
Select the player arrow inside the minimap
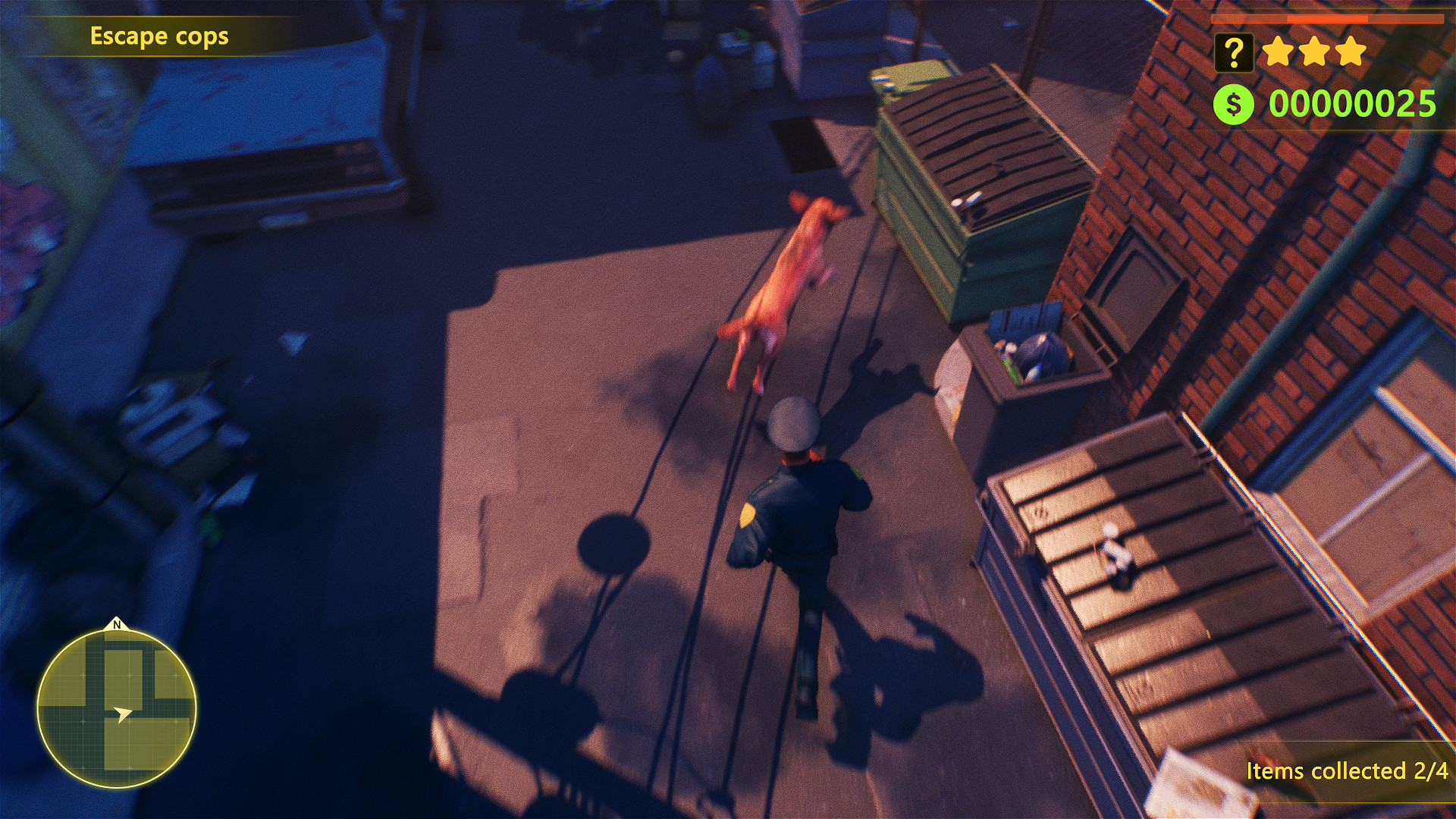pos(121,713)
